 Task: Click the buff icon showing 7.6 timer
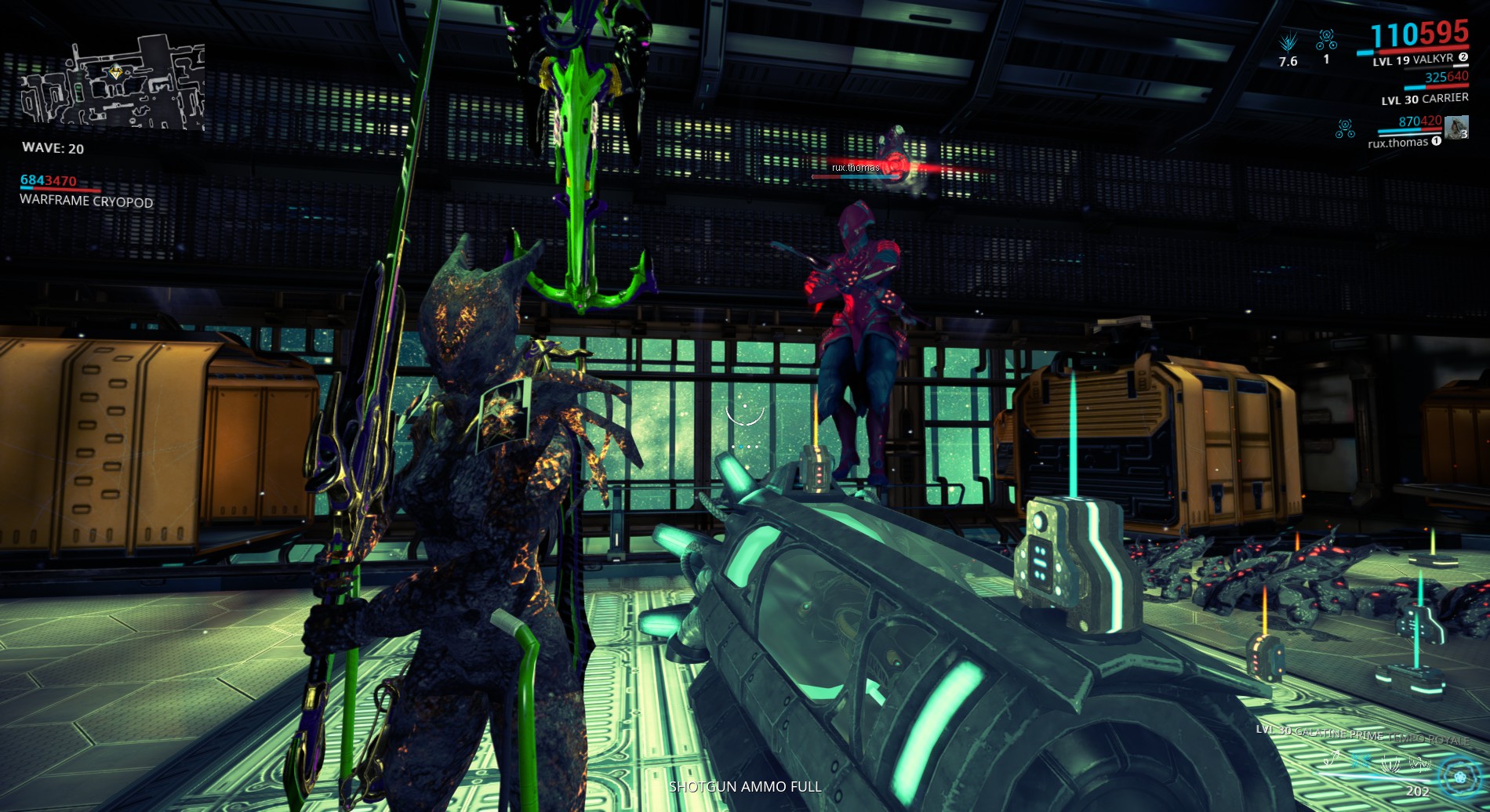pyautogui.click(x=1288, y=42)
